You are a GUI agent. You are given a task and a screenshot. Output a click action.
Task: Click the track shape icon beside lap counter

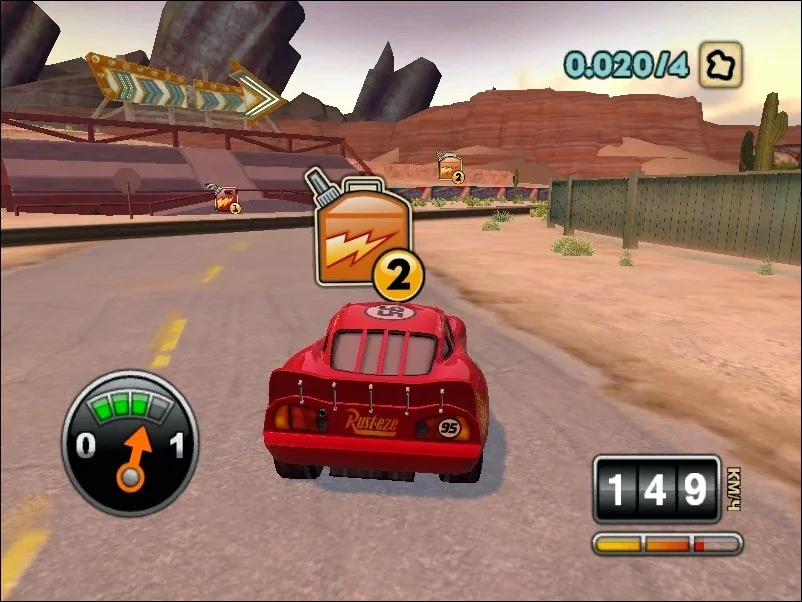coord(721,64)
